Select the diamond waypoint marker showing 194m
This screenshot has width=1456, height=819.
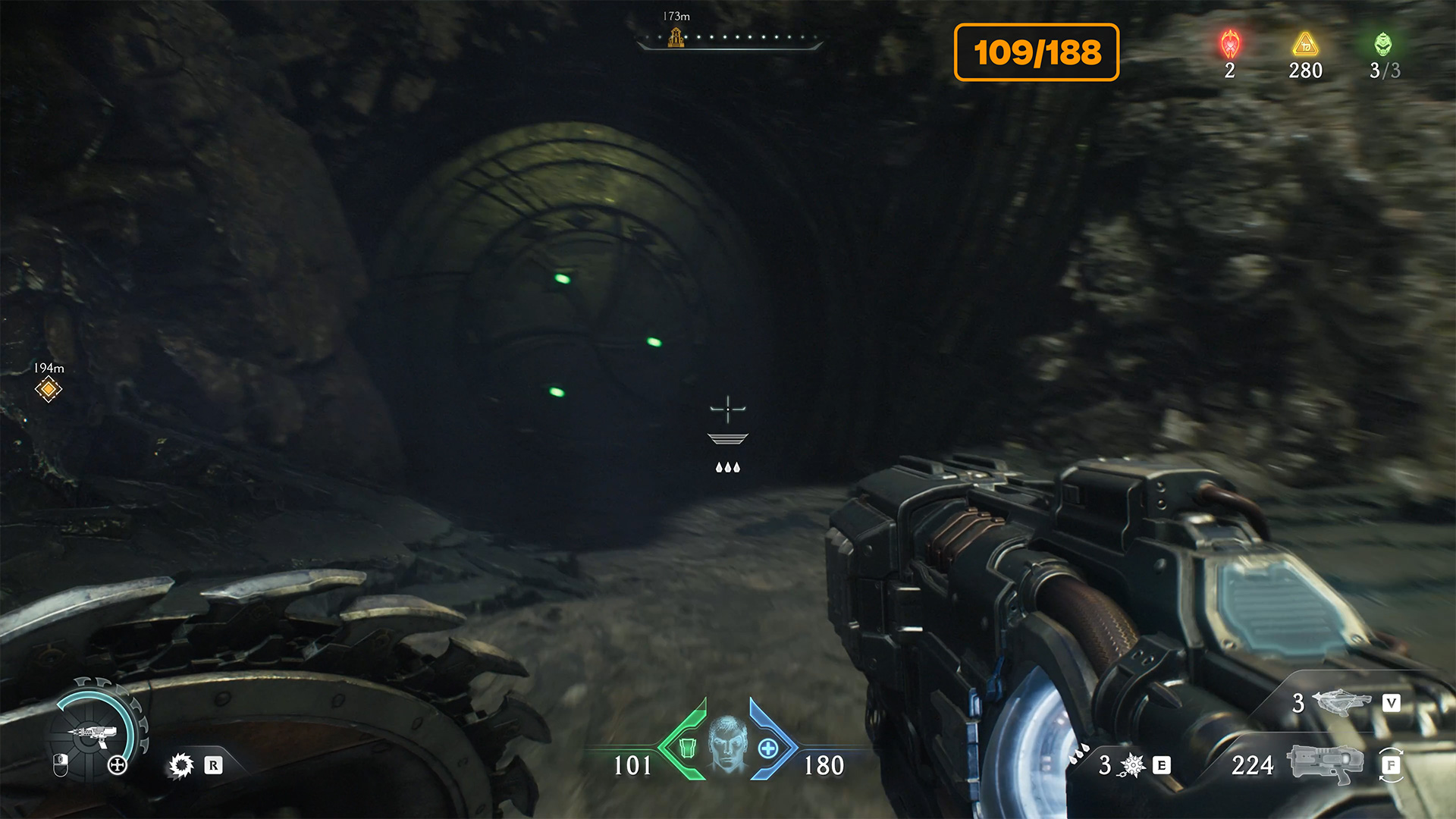tap(49, 389)
